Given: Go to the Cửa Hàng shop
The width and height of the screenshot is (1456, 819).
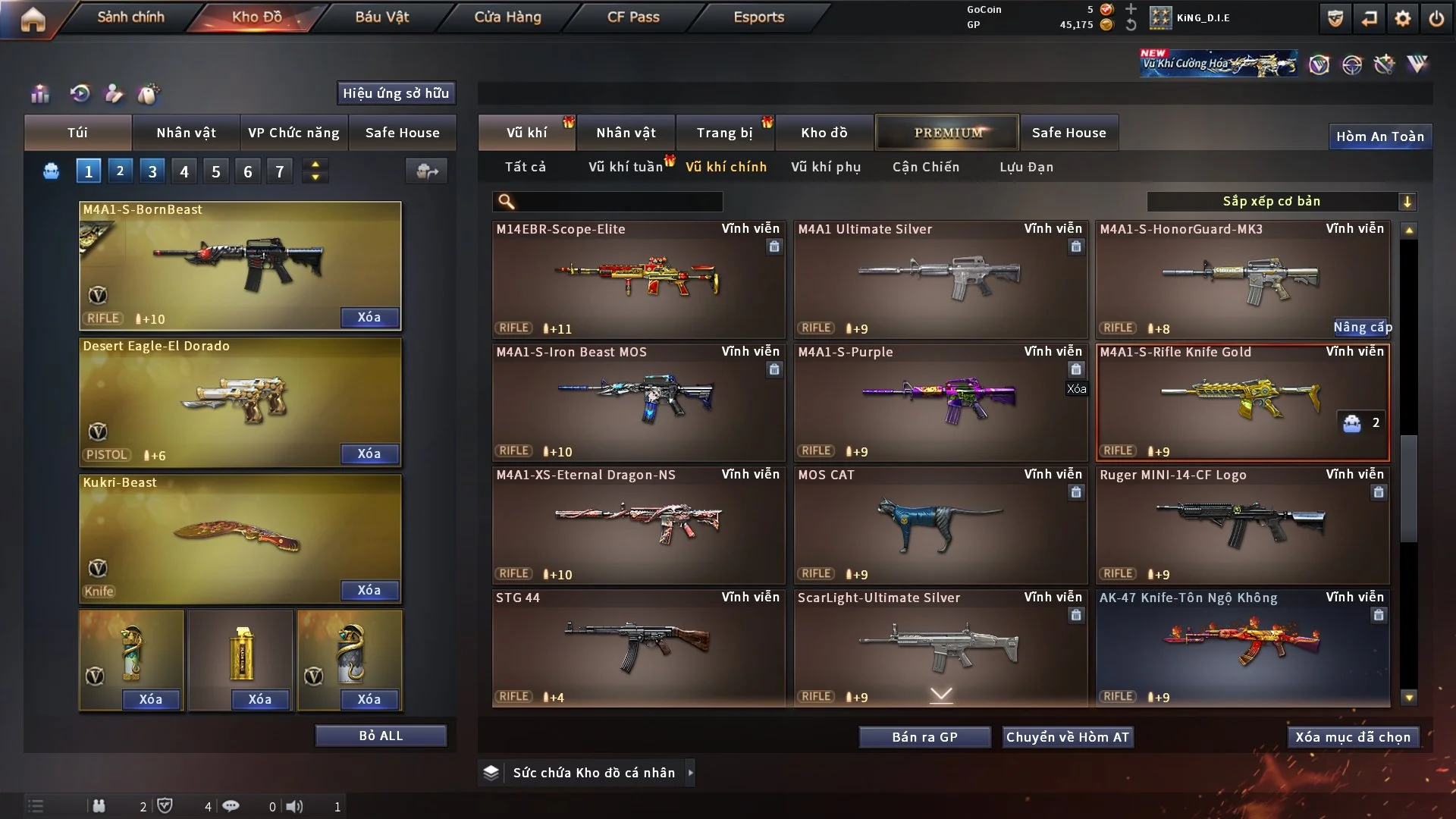Looking at the screenshot, I should (507, 17).
